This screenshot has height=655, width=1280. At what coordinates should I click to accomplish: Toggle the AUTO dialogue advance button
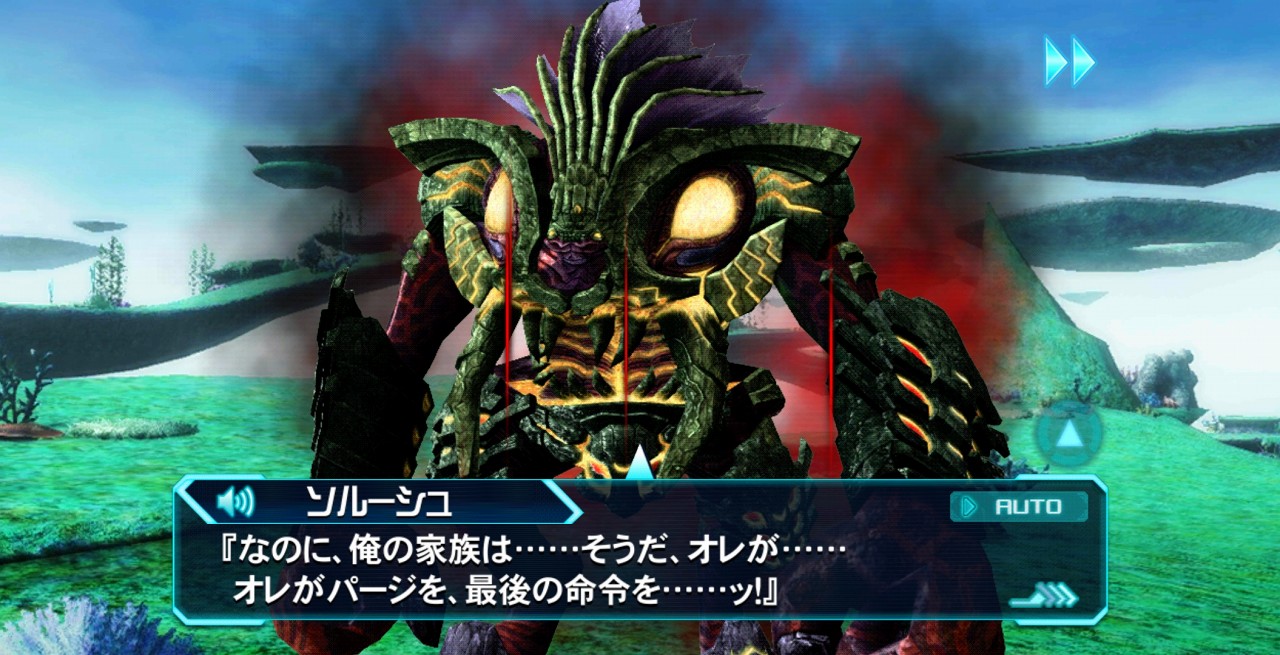pyautogui.click(x=1018, y=507)
